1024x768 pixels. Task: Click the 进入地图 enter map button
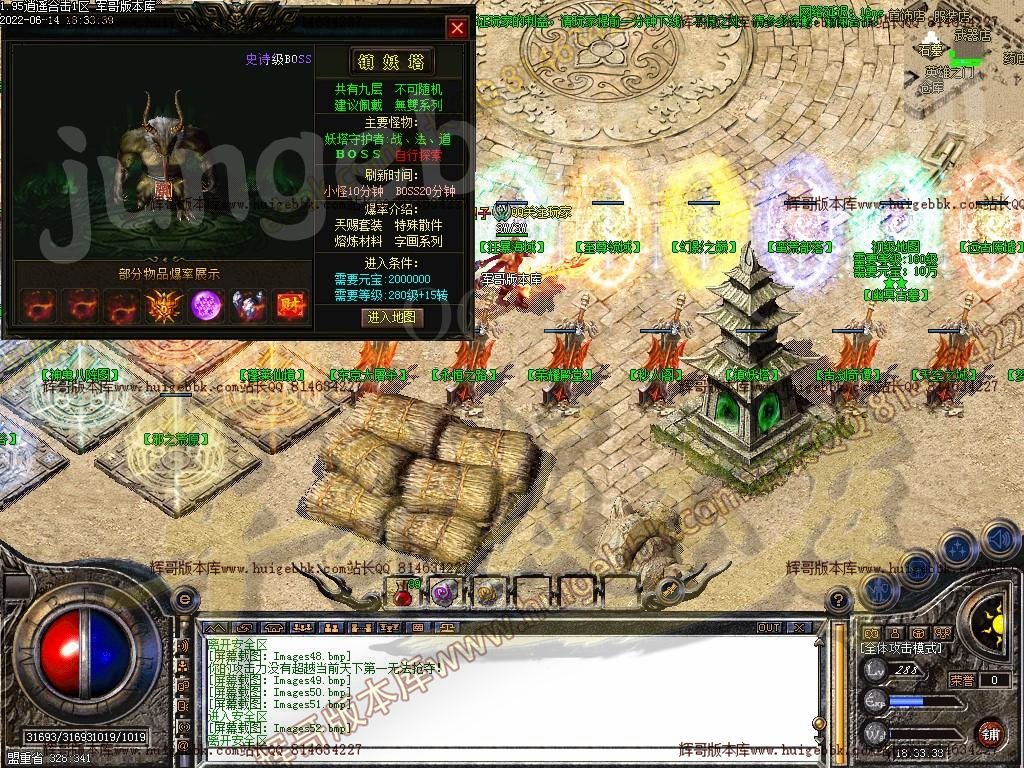tap(392, 317)
